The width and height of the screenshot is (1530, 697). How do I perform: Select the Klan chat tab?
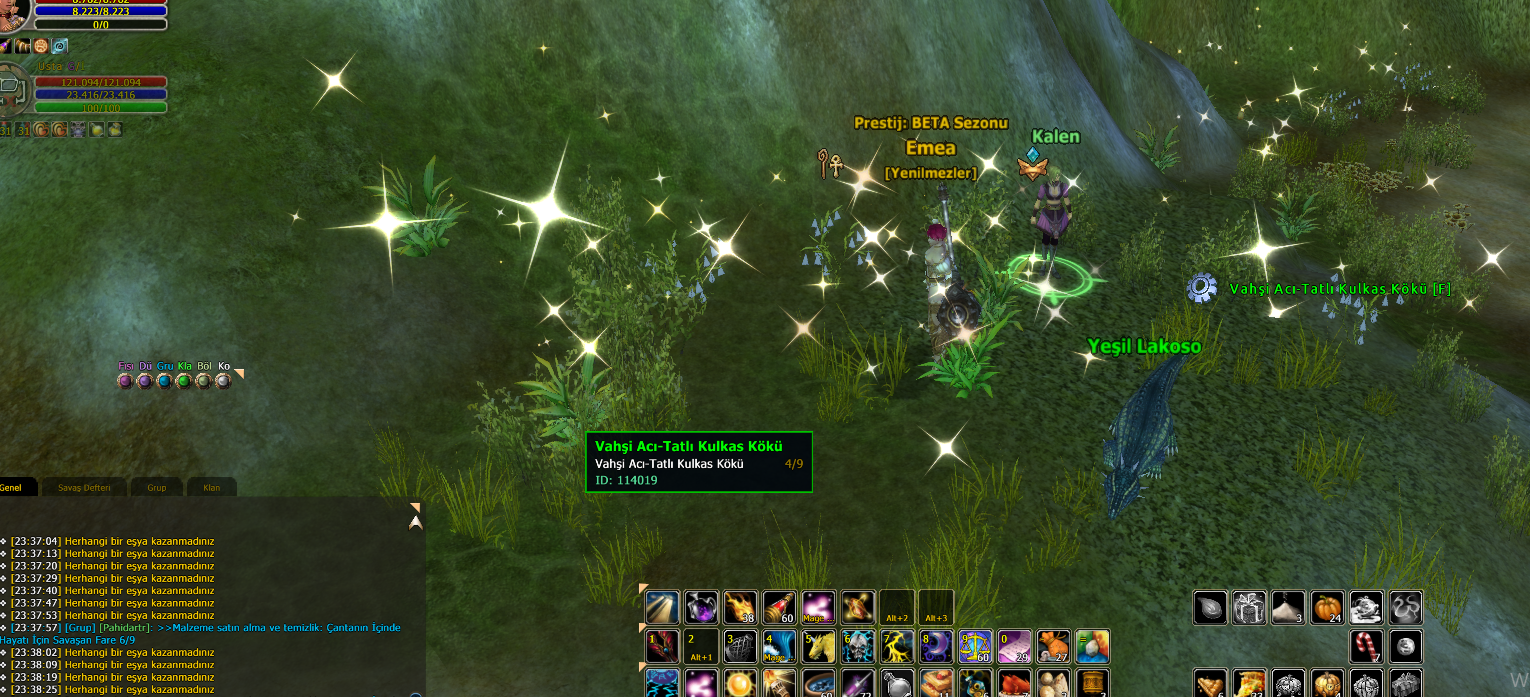coord(211,488)
